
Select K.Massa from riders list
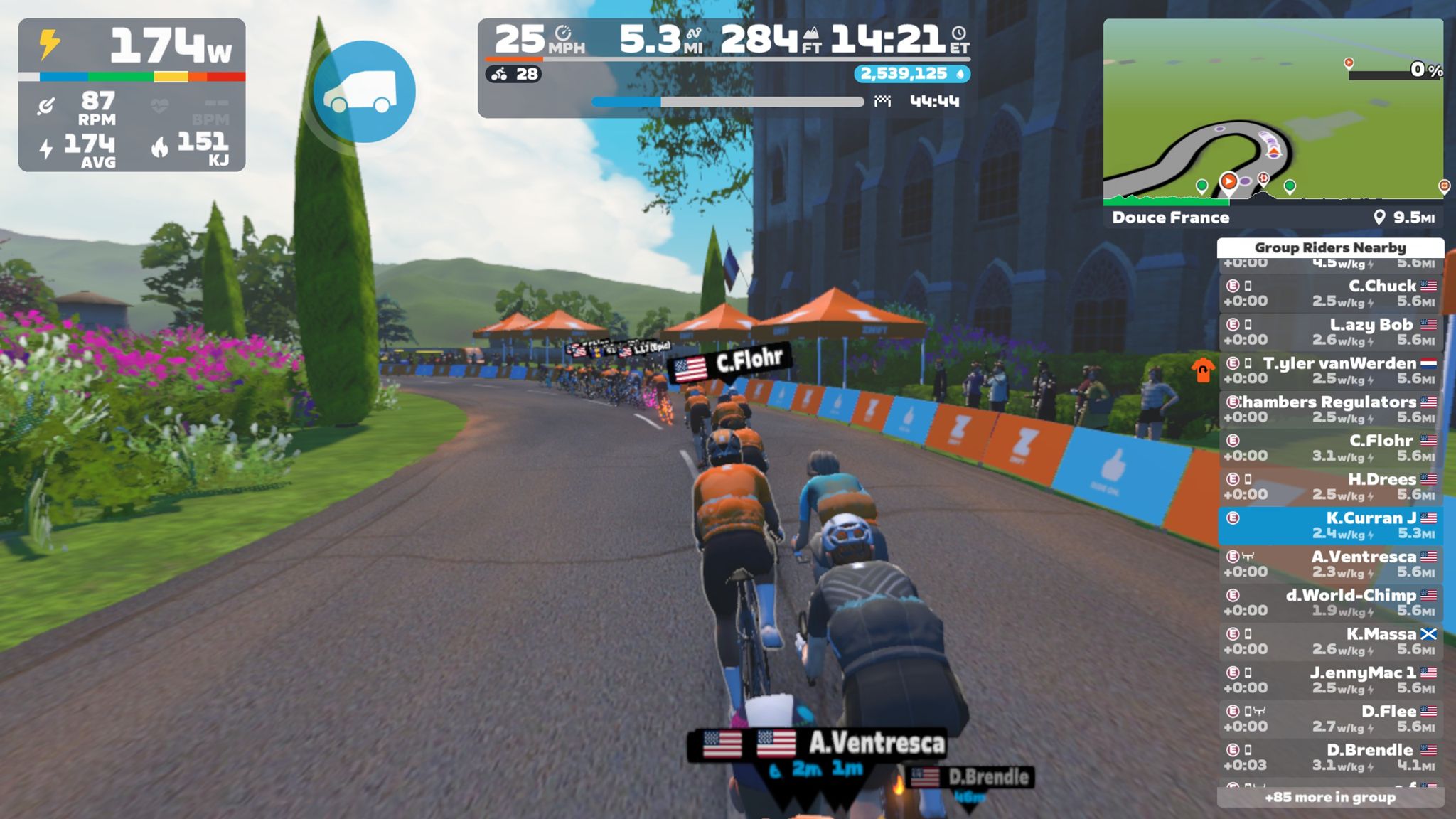1329,641
